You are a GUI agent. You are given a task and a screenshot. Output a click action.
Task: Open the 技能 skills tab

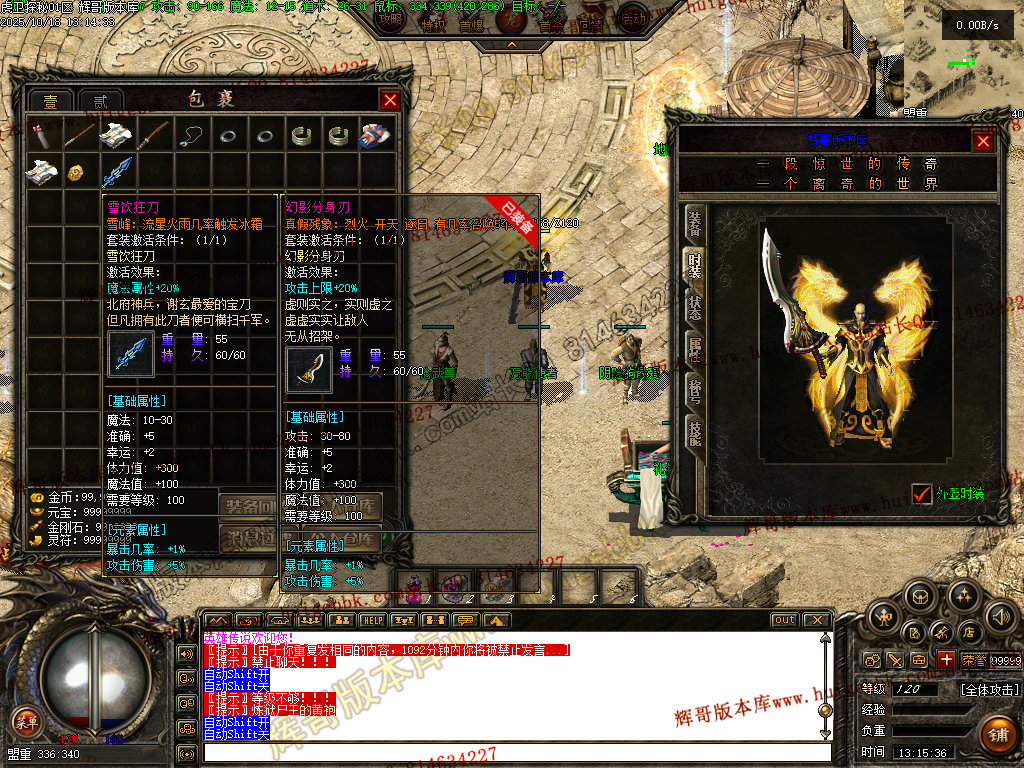[x=694, y=431]
